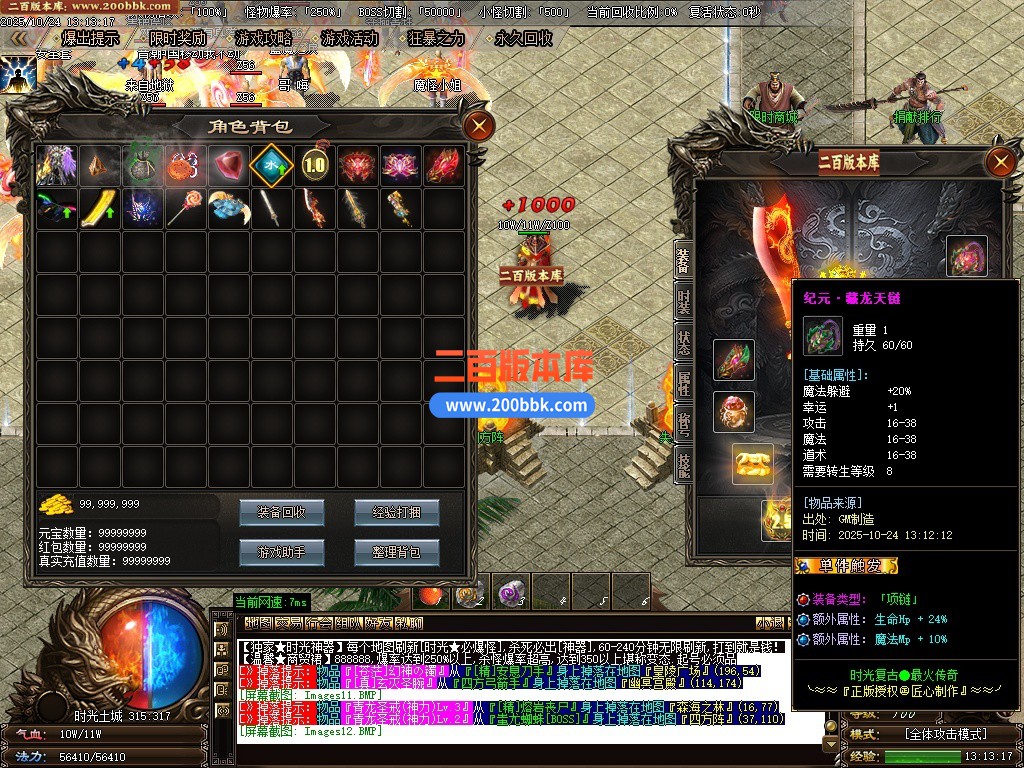Select the 1.0 gold coin item

pos(314,165)
